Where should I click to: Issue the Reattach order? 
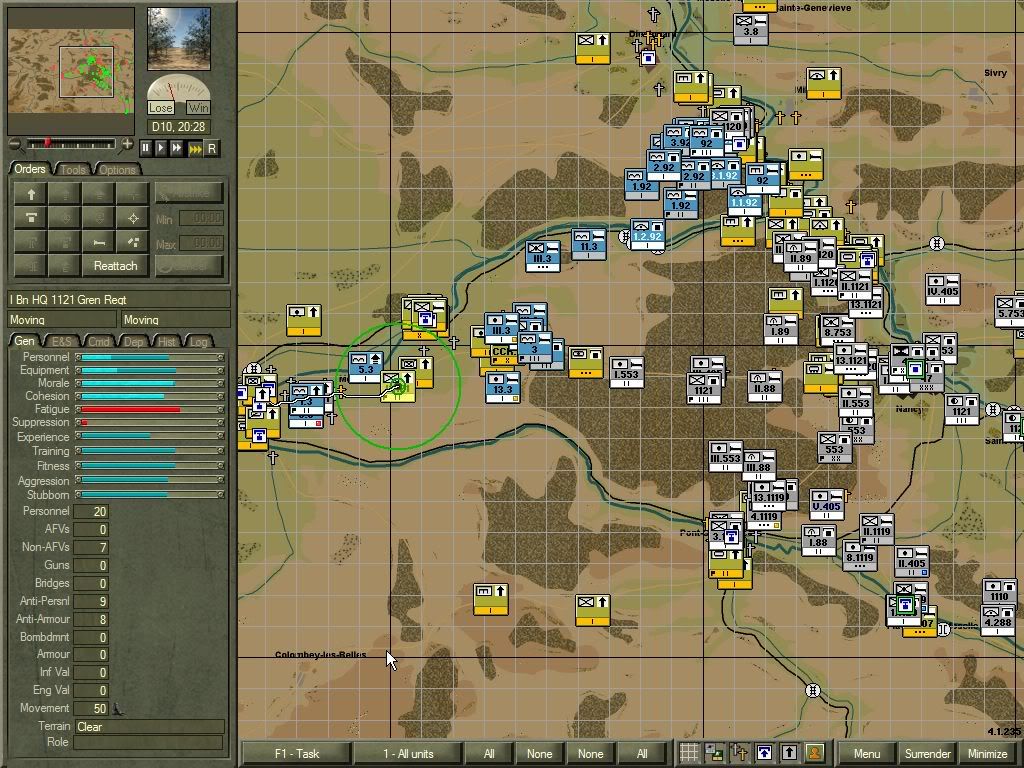click(115, 266)
